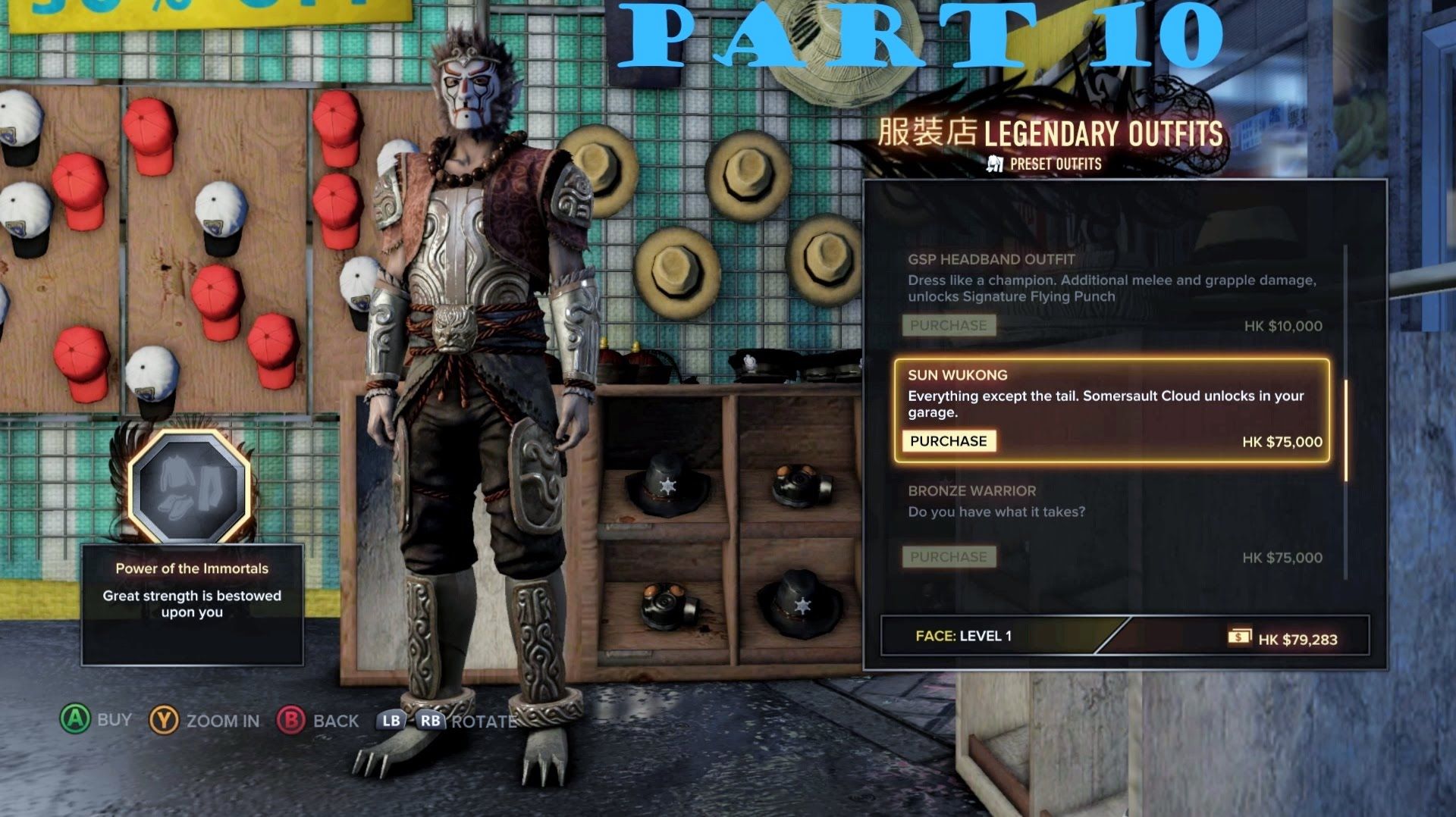The width and height of the screenshot is (1456, 817).
Task: Purchase the Sun Wukong outfit
Action: [948, 441]
